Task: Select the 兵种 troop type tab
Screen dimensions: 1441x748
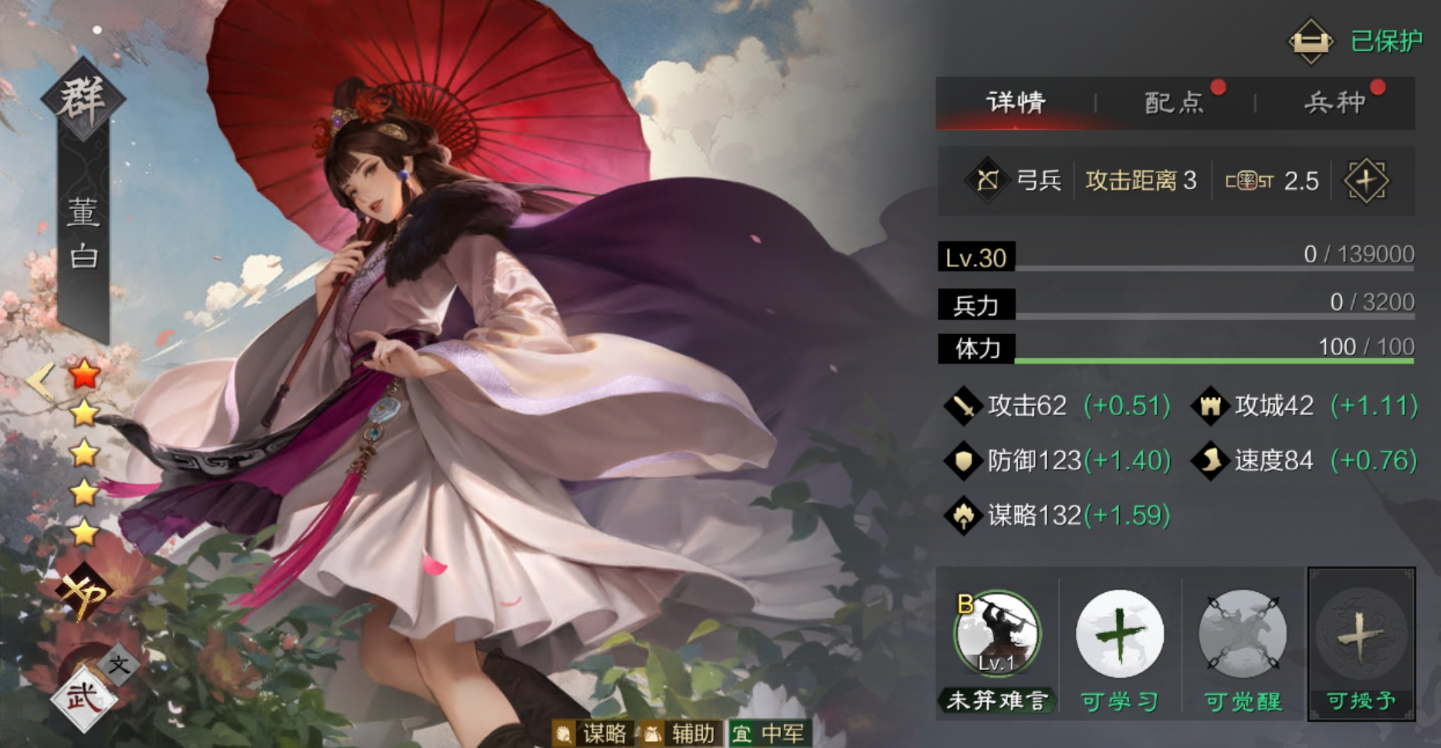Action: click(x=1334, y=102)
